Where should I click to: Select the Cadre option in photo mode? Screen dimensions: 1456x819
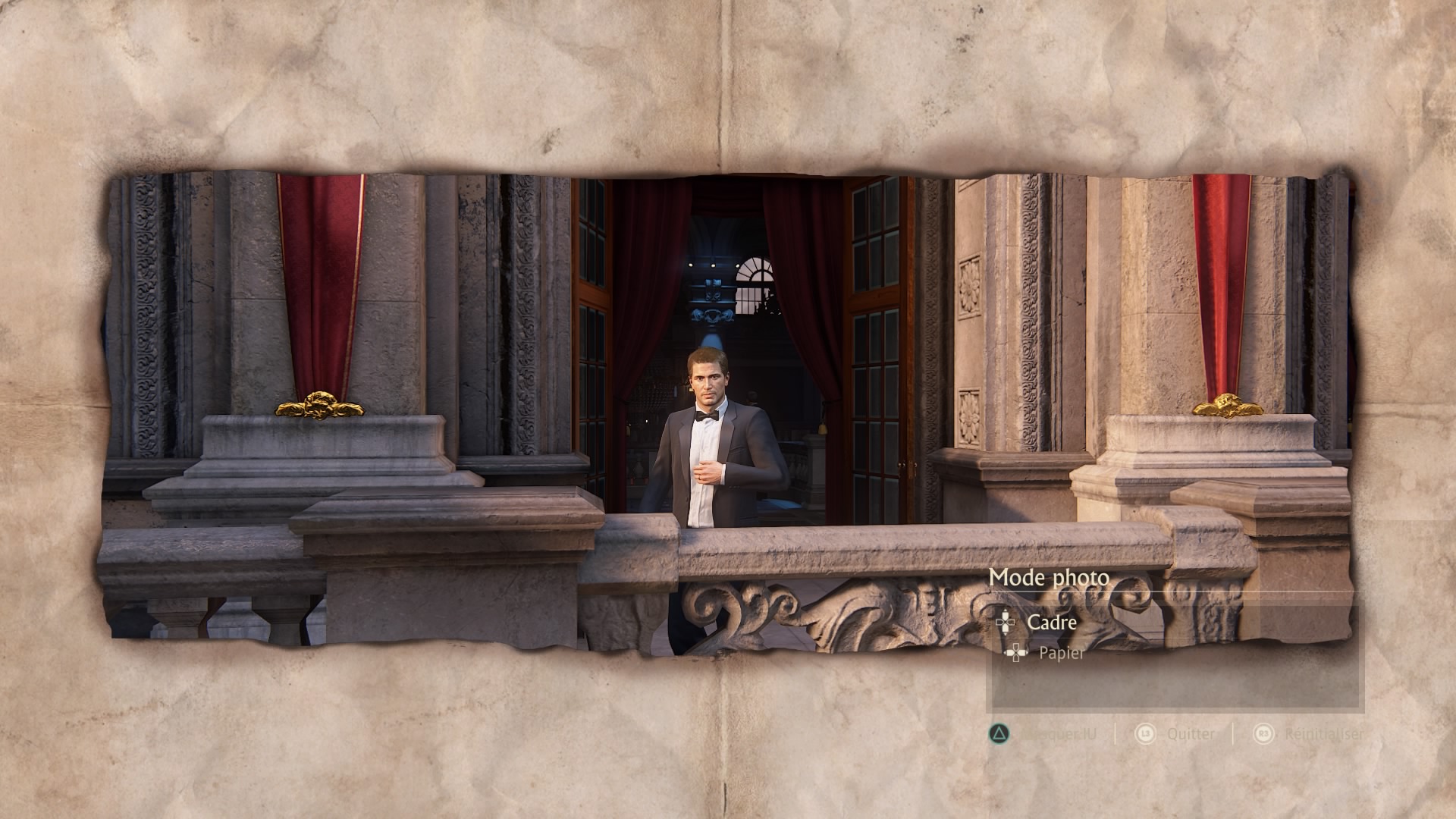coord(1051,623)
